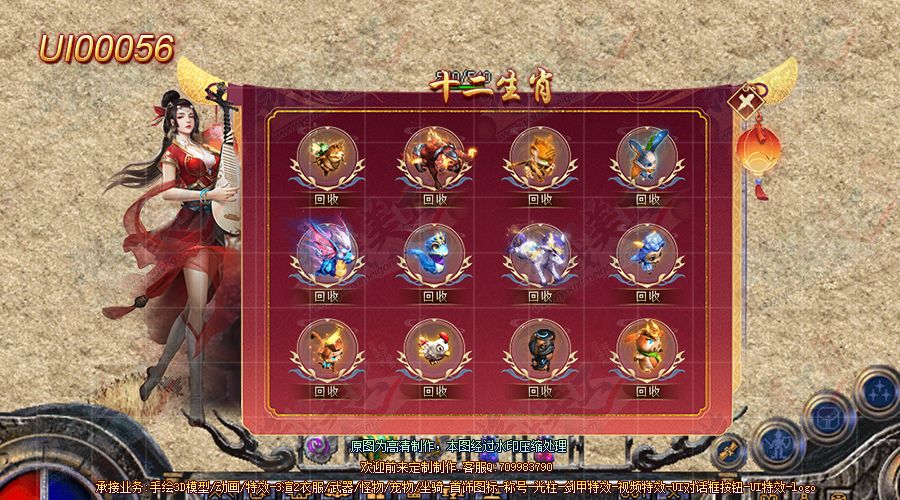Open the character figure HUD button
Image resolution: width=900 pixels, height=500 pixels.
pos(777,445)
